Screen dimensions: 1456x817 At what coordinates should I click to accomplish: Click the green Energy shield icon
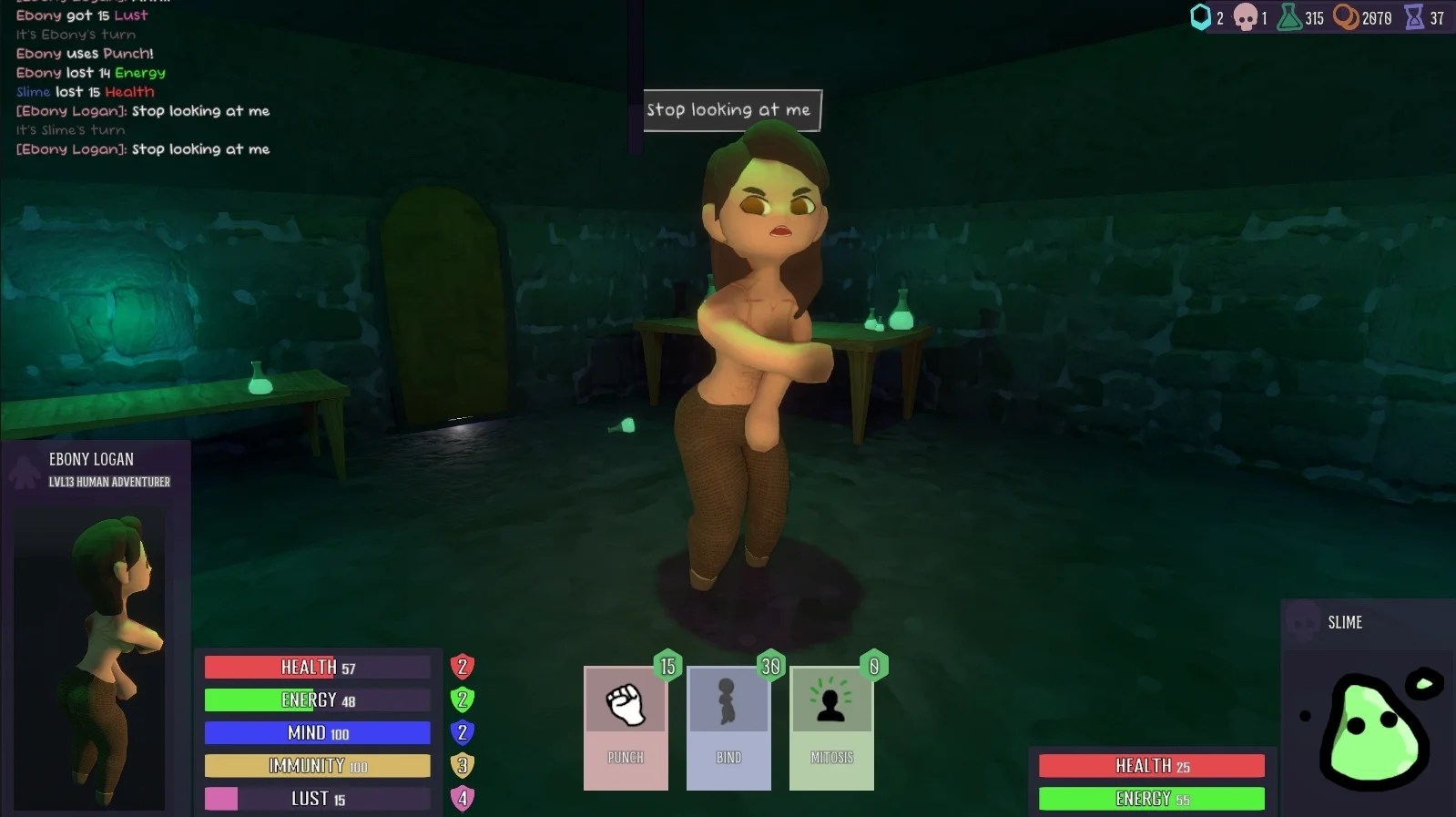pyautogui.click(x=462, y=700)
